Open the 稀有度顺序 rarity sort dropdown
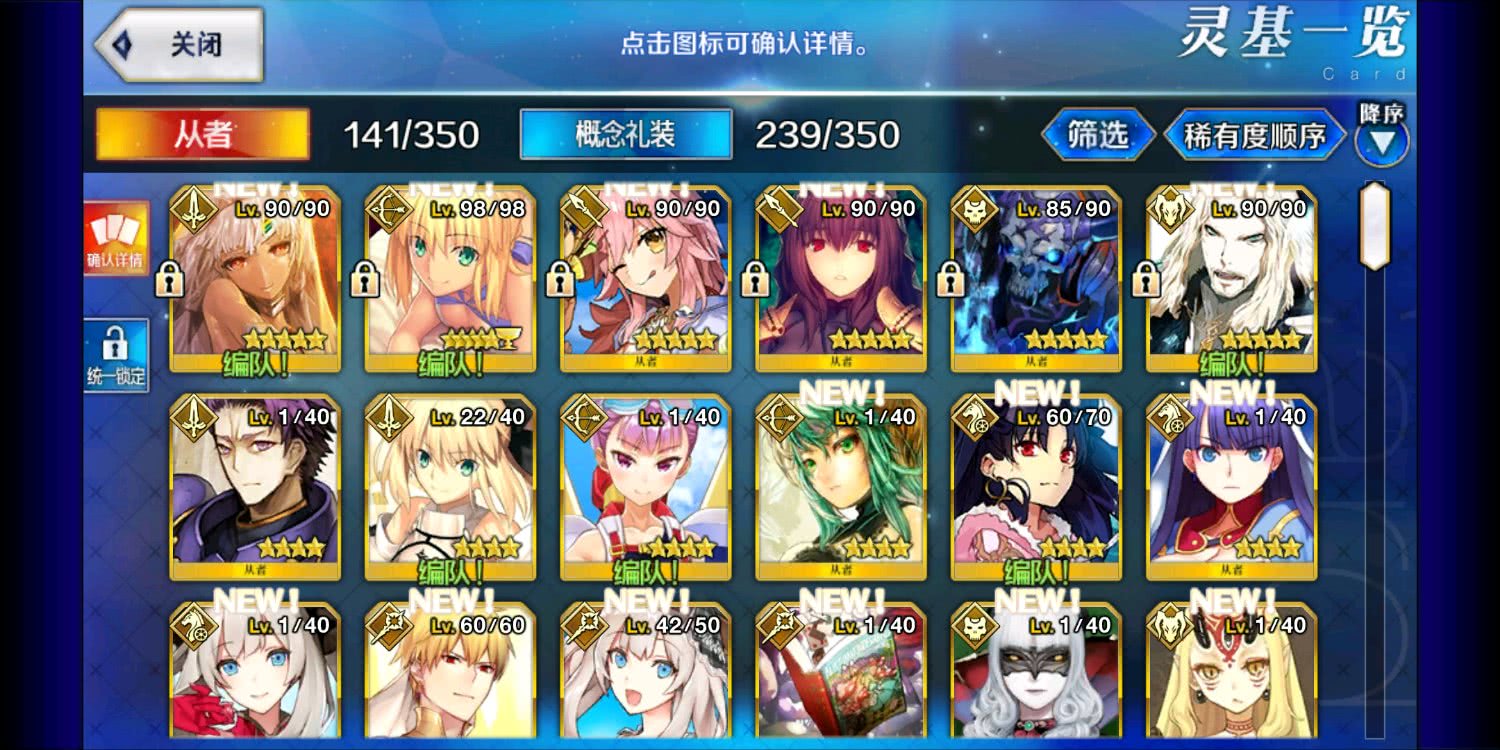The height and width of the screenshot is (750, 1500). tap(1253, 133)
